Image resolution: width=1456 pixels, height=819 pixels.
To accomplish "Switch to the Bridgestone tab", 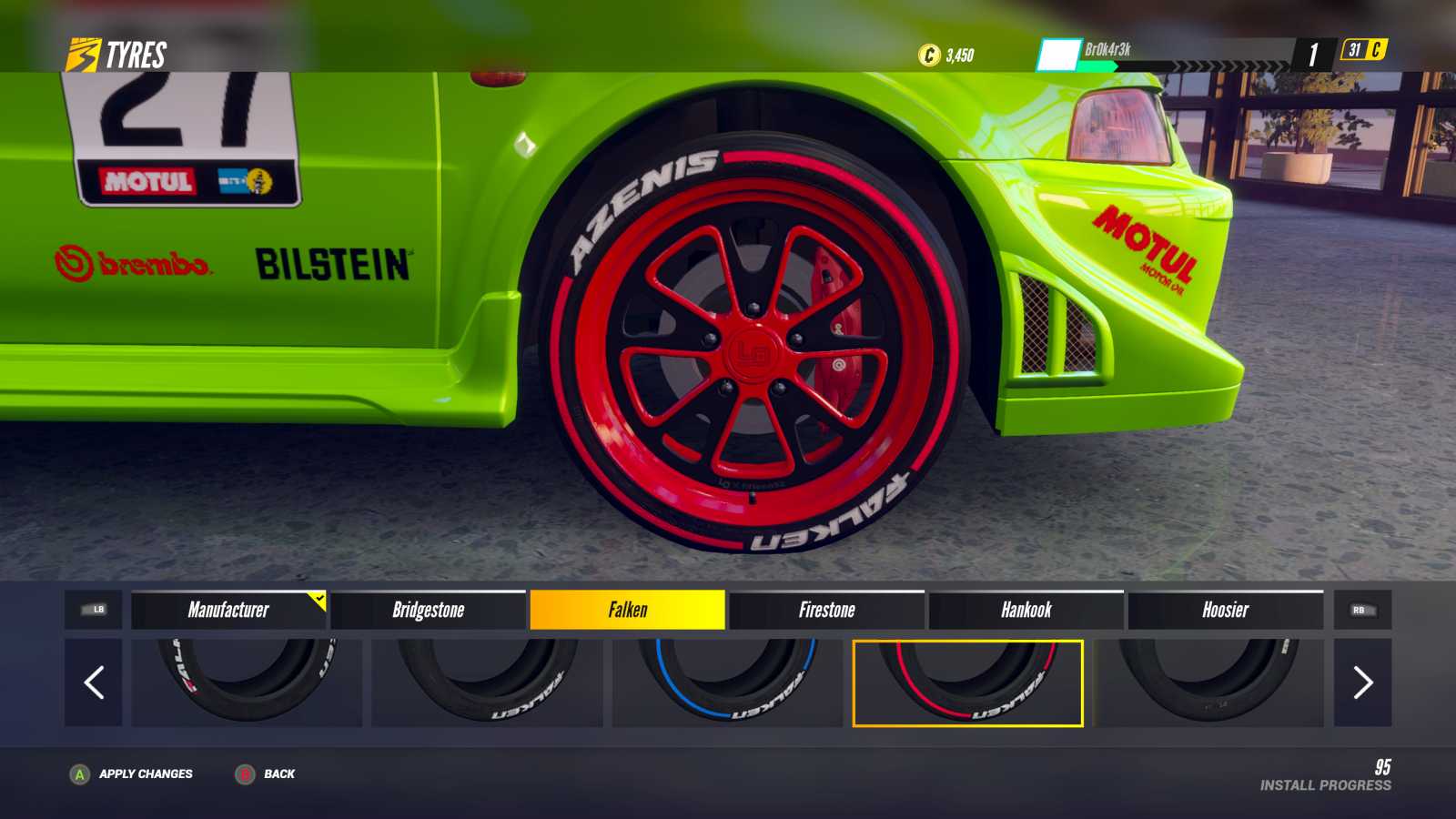I will [x=428, y=611].
